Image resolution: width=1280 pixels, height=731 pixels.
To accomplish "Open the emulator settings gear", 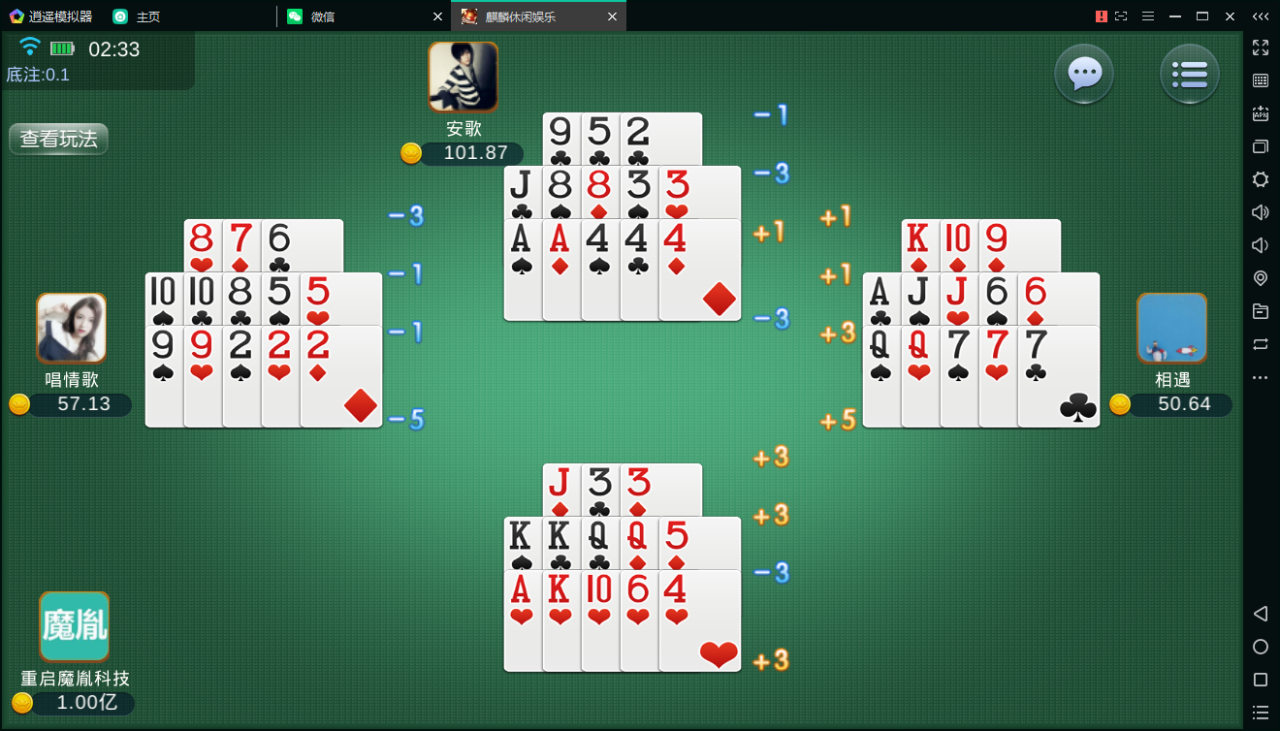I will click(1260, 180).
